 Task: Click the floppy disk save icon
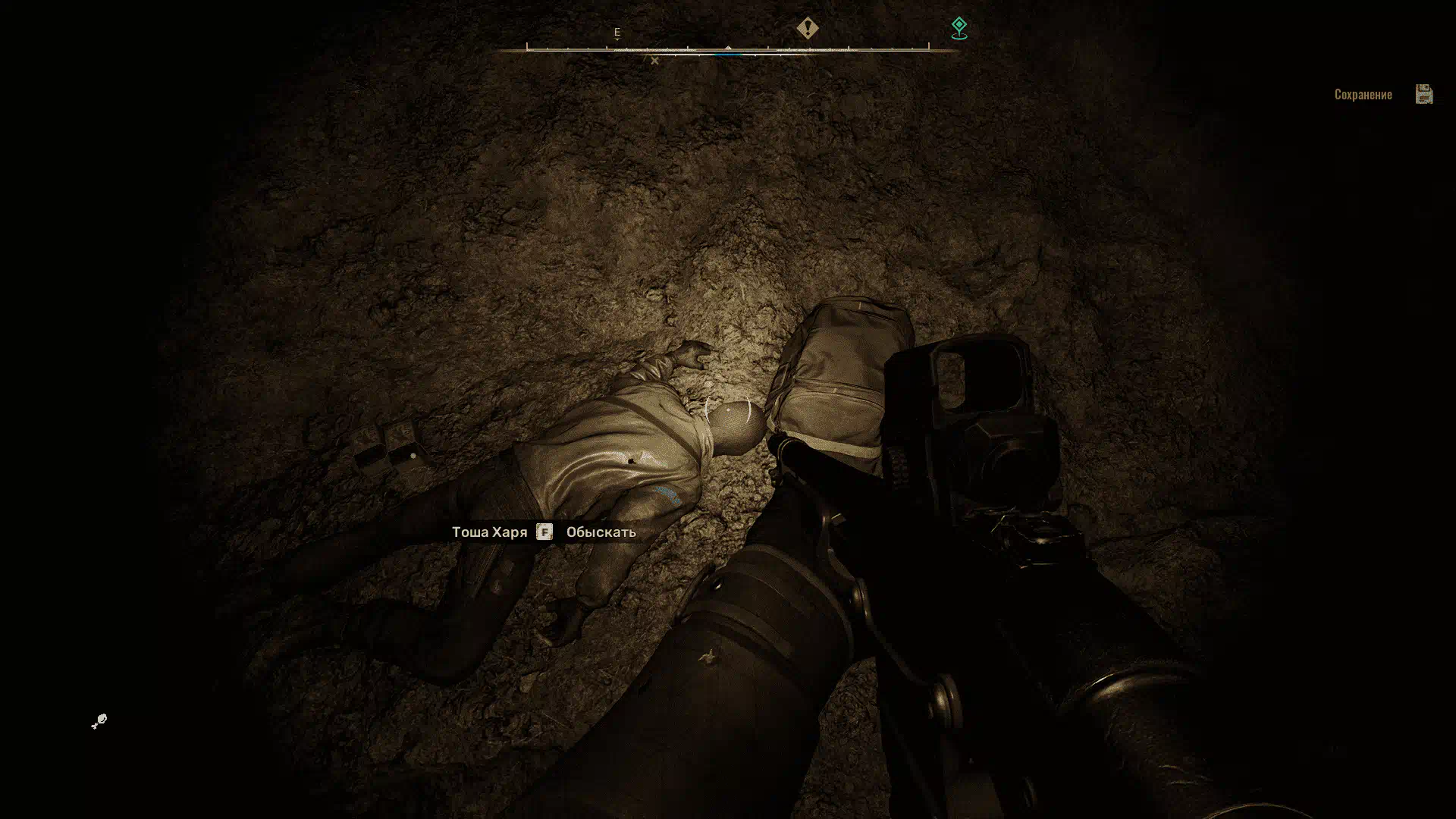(1424, 94)
